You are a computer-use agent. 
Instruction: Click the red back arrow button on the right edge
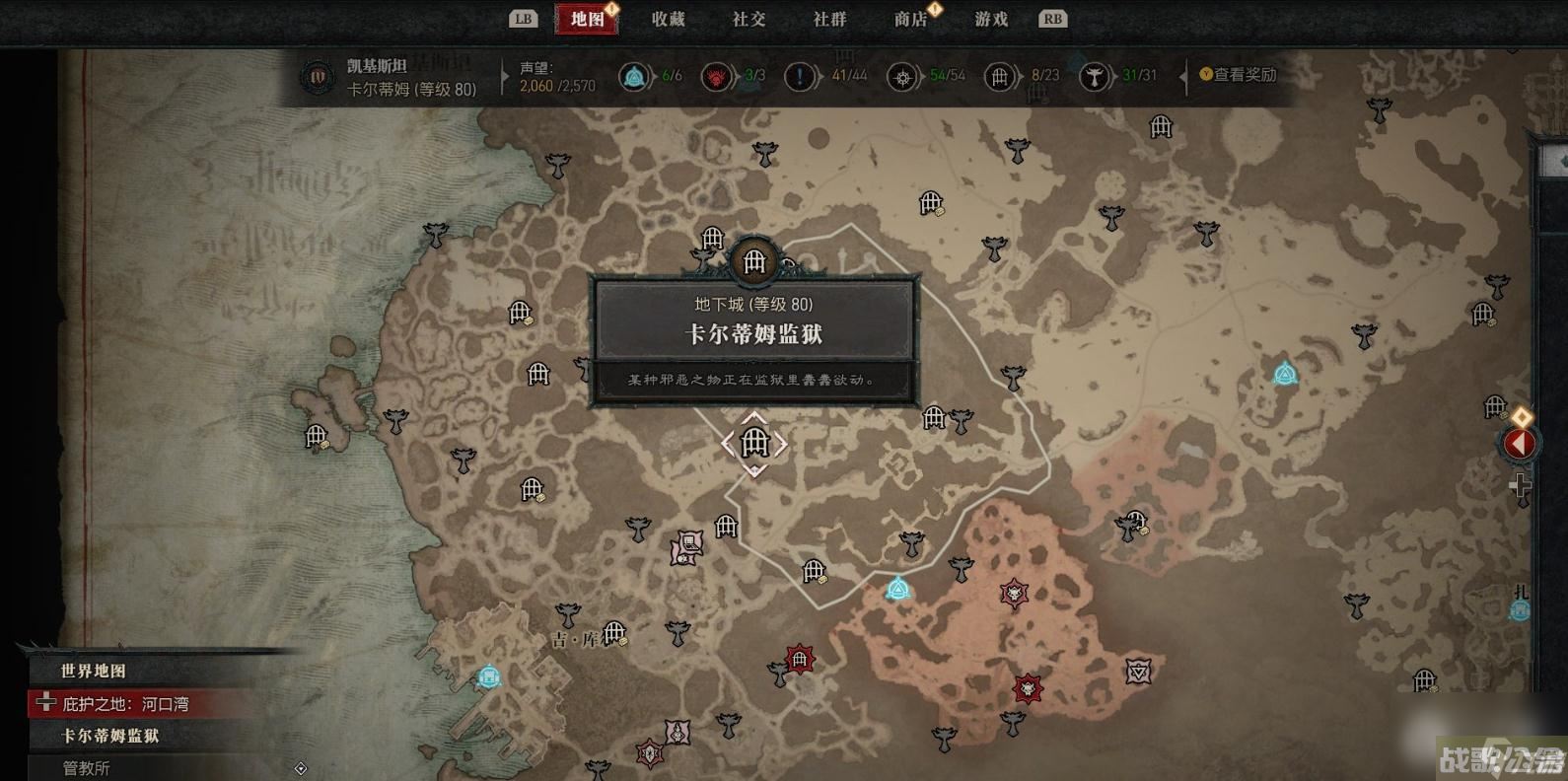1520,443
